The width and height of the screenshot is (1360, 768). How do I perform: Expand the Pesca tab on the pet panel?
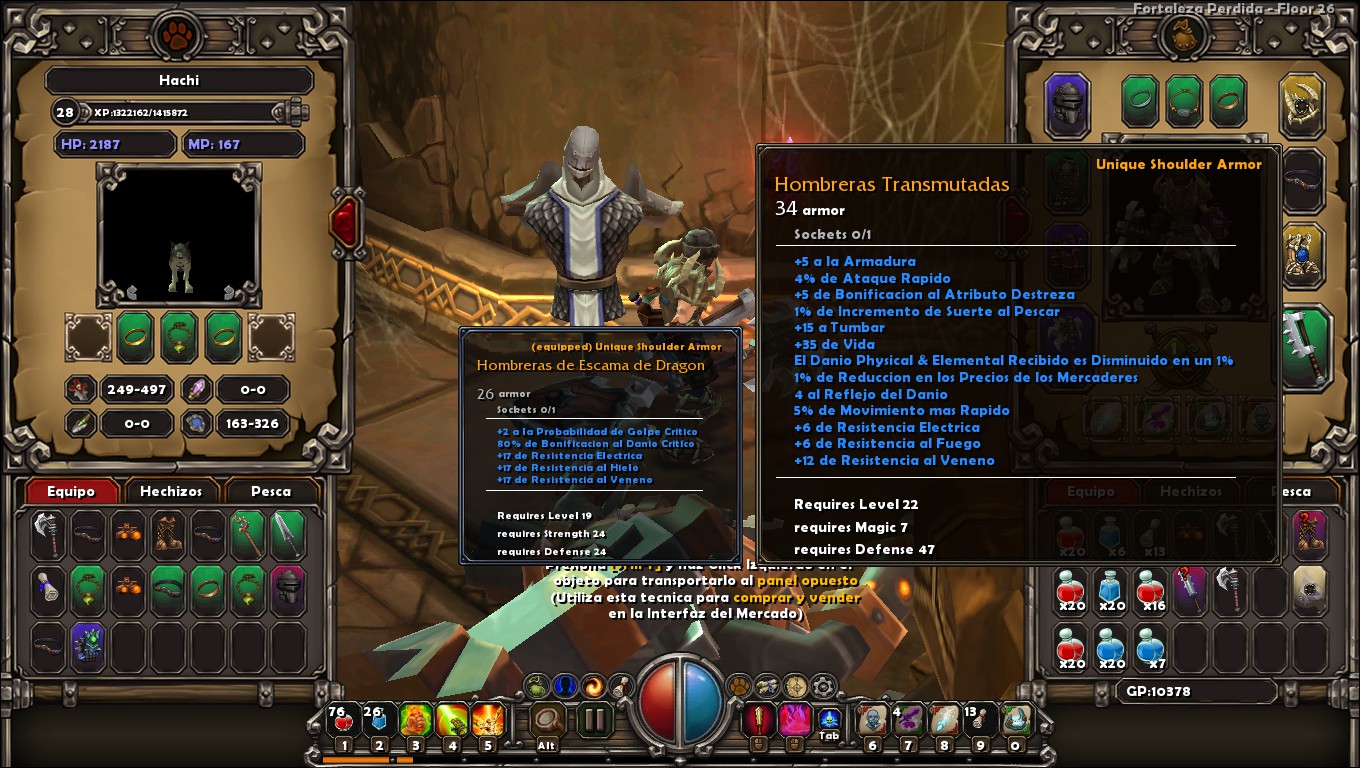pos(270,491)
